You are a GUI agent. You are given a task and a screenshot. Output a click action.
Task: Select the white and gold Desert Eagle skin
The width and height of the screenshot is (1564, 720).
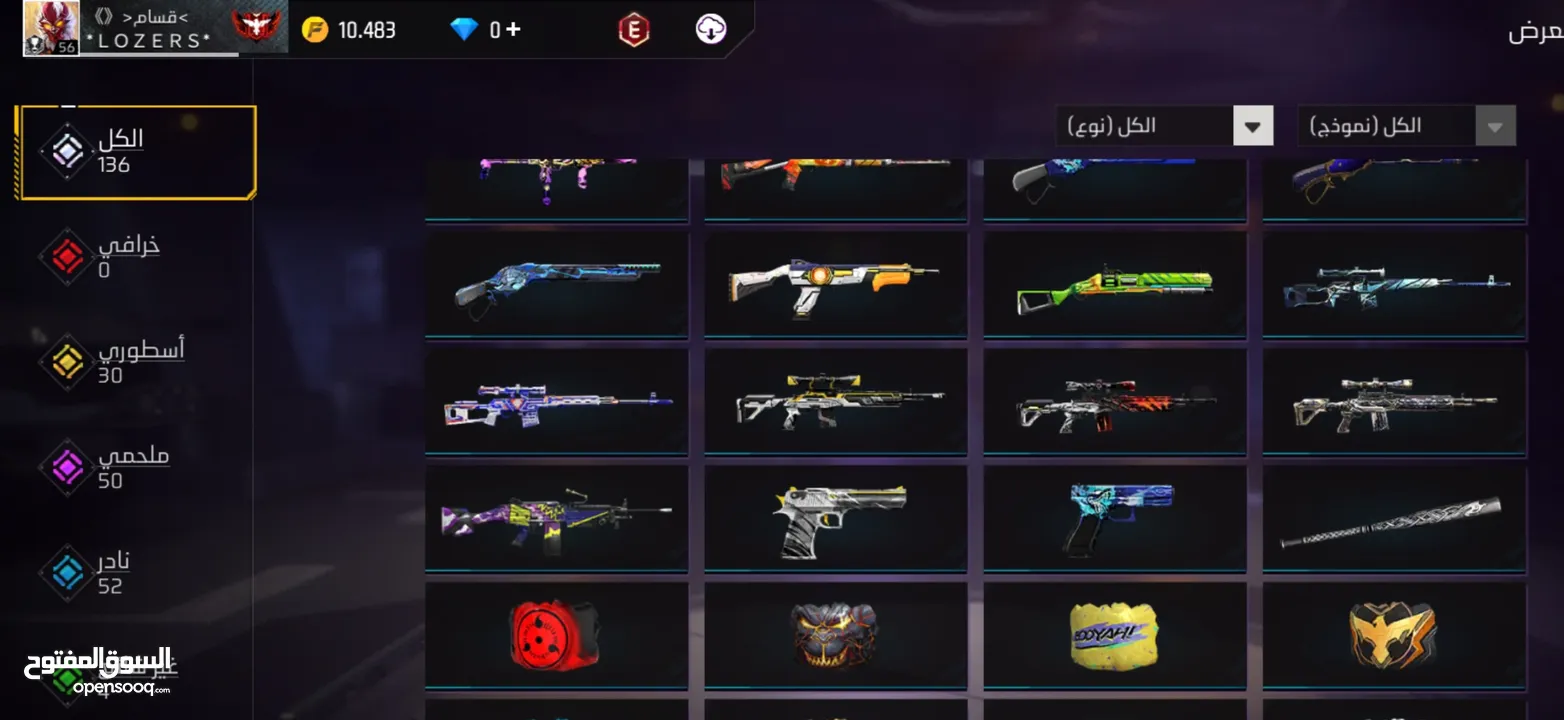pos(835,517)
